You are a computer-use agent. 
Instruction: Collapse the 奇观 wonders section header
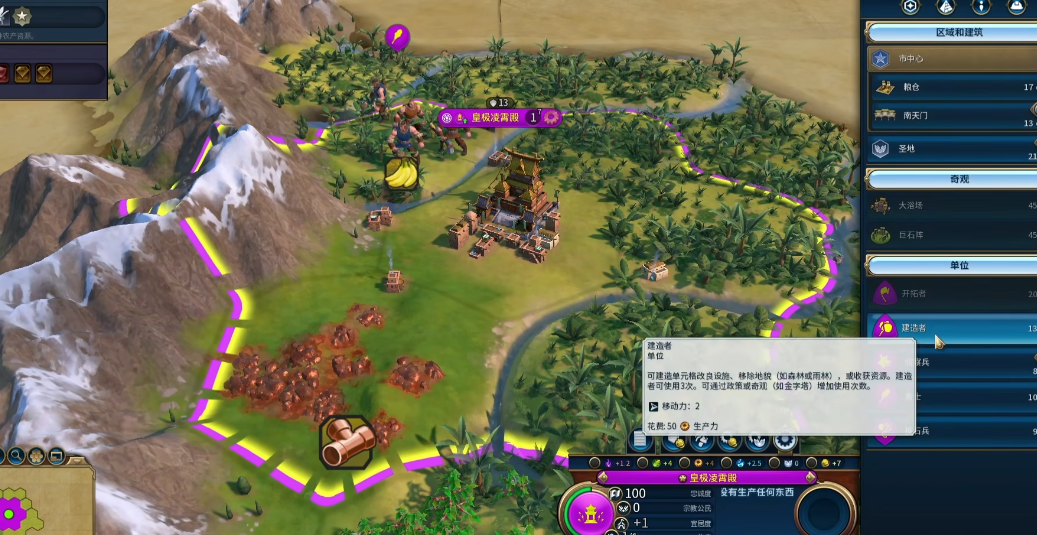tap(950, 179)
